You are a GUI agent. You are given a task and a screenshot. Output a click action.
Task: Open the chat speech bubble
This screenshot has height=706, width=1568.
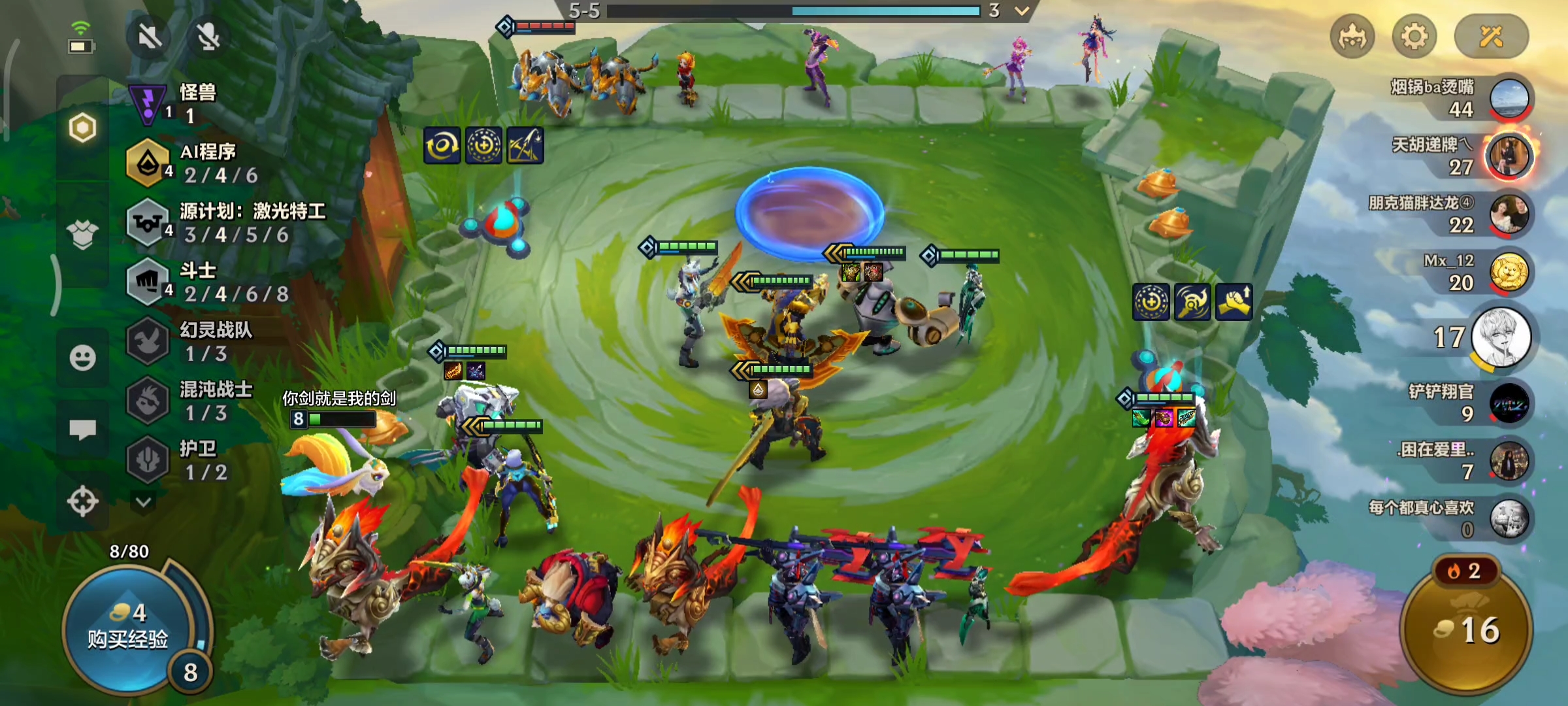click(x=83, y=429)
